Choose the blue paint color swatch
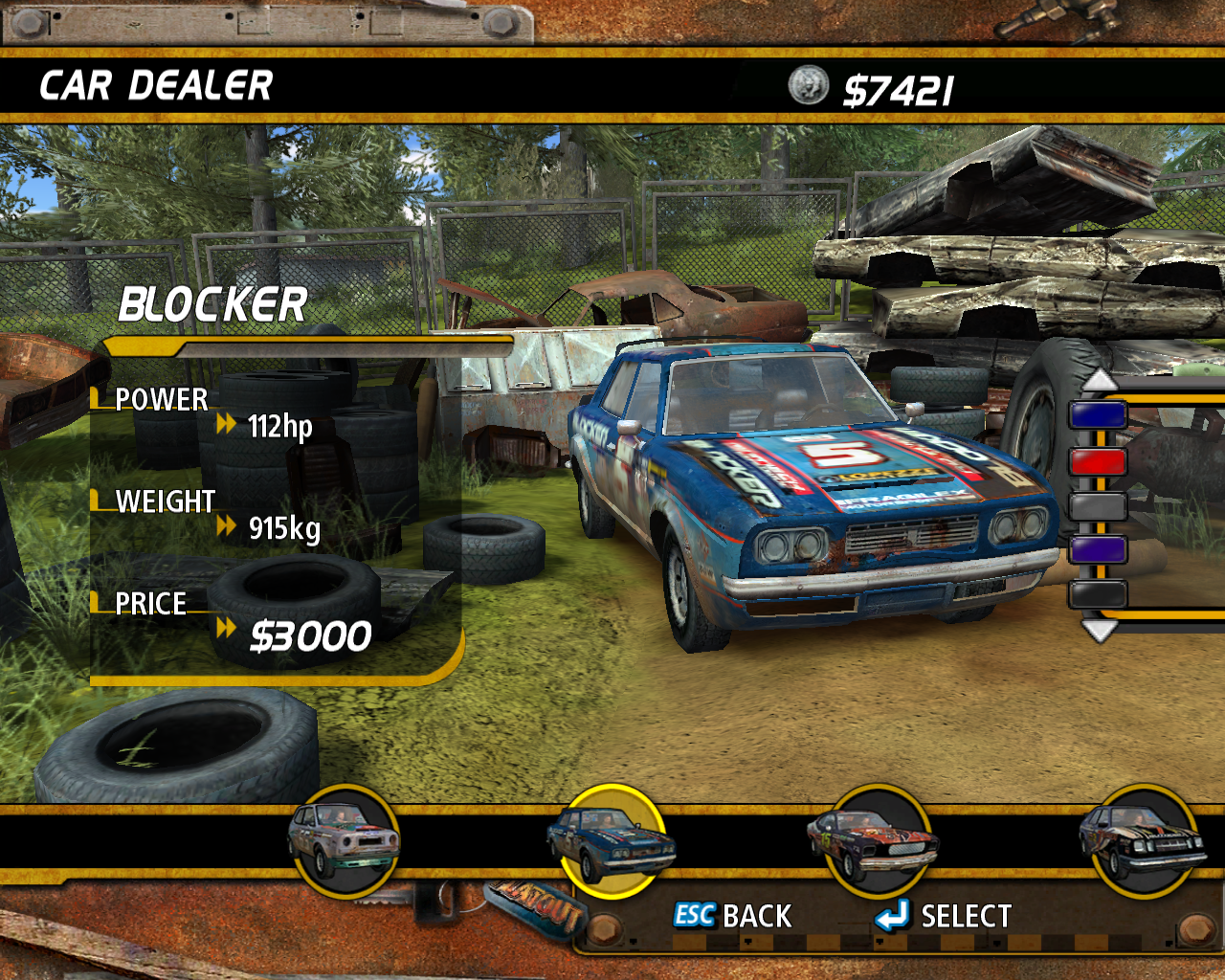 tap(1098, 415)
